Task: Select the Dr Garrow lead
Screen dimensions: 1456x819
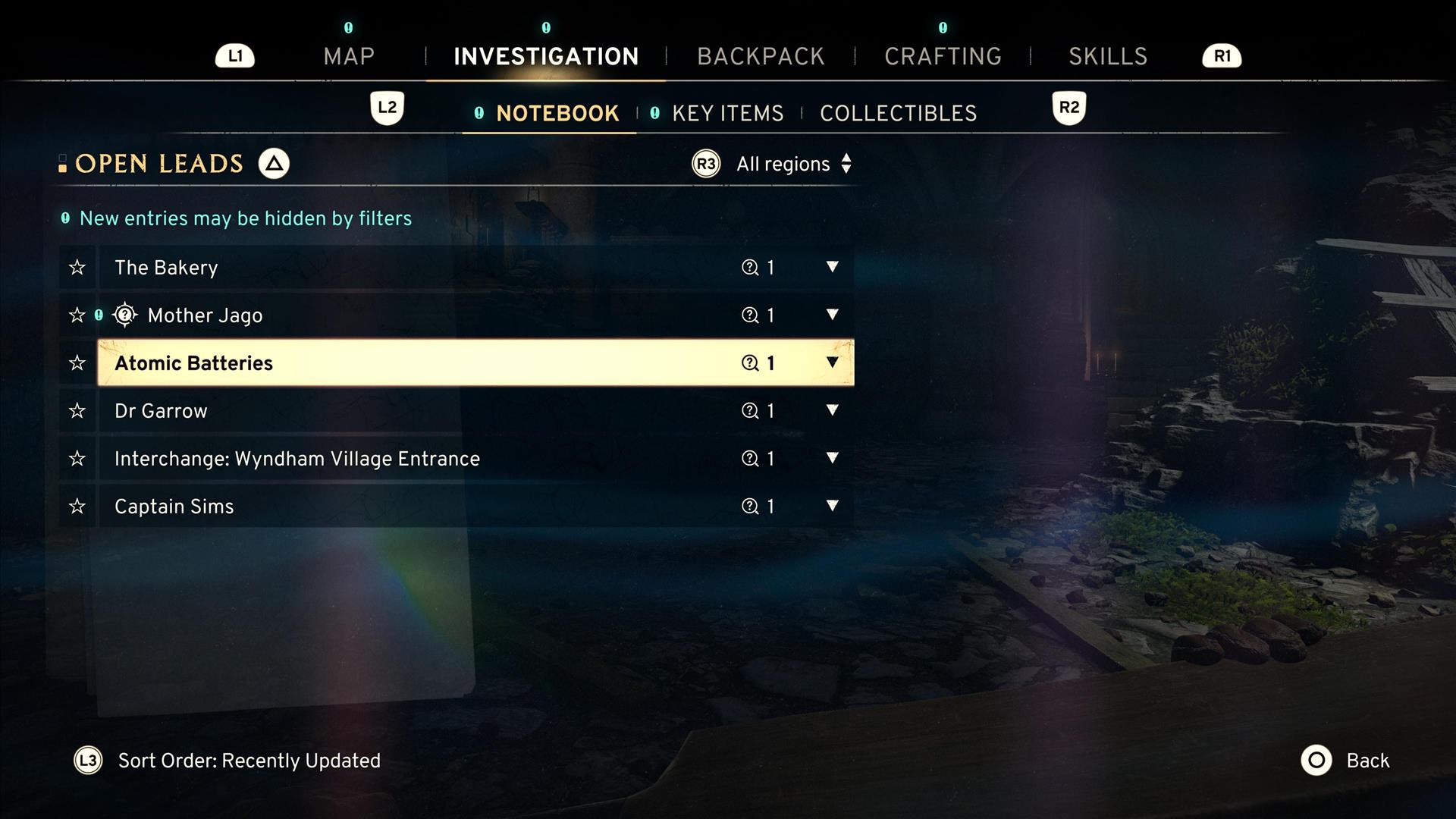Action: point(161,411)
